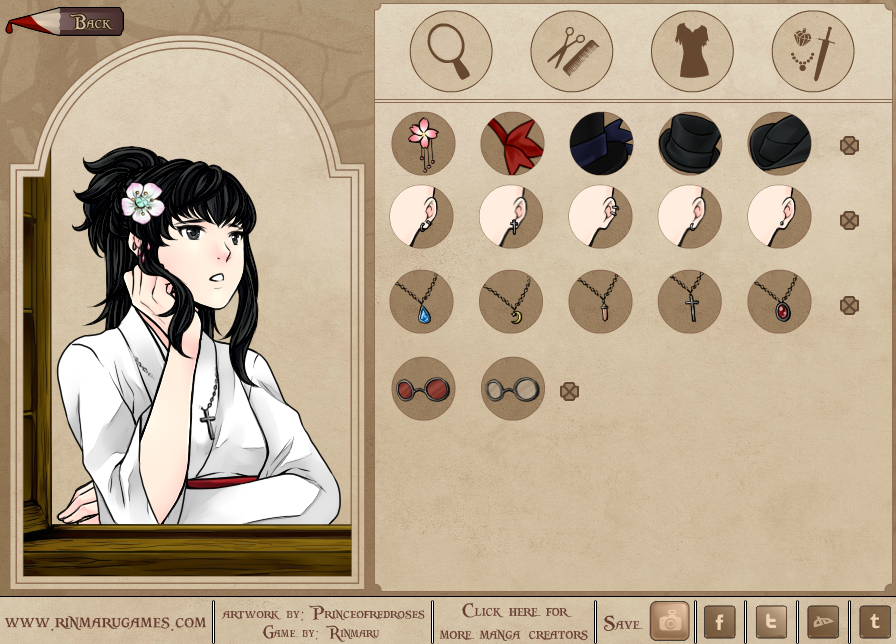Choose the clear round glasses

(513, 388)
